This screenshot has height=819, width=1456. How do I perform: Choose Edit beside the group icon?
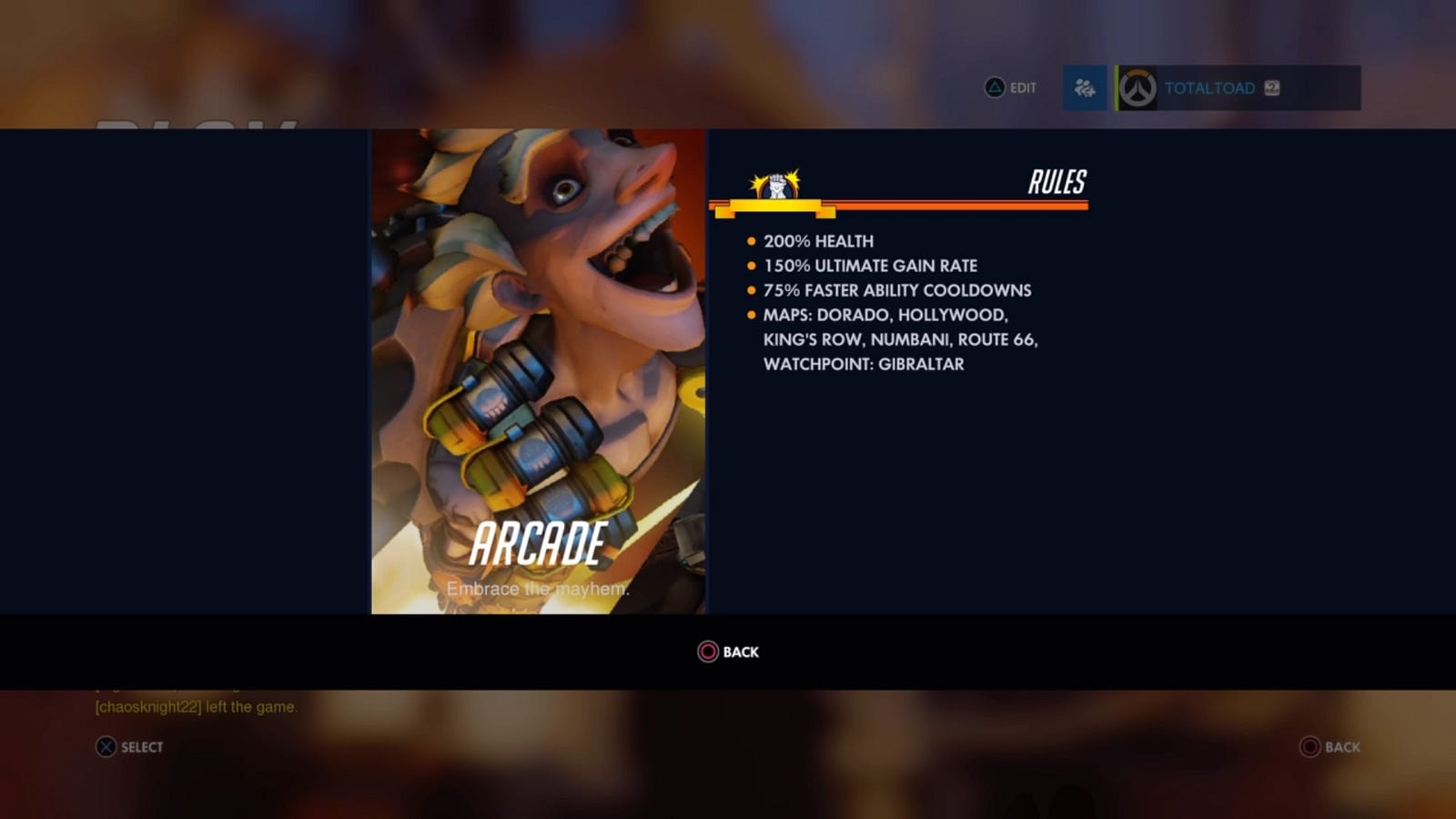pyautogui.click(x=1011, y=88)
